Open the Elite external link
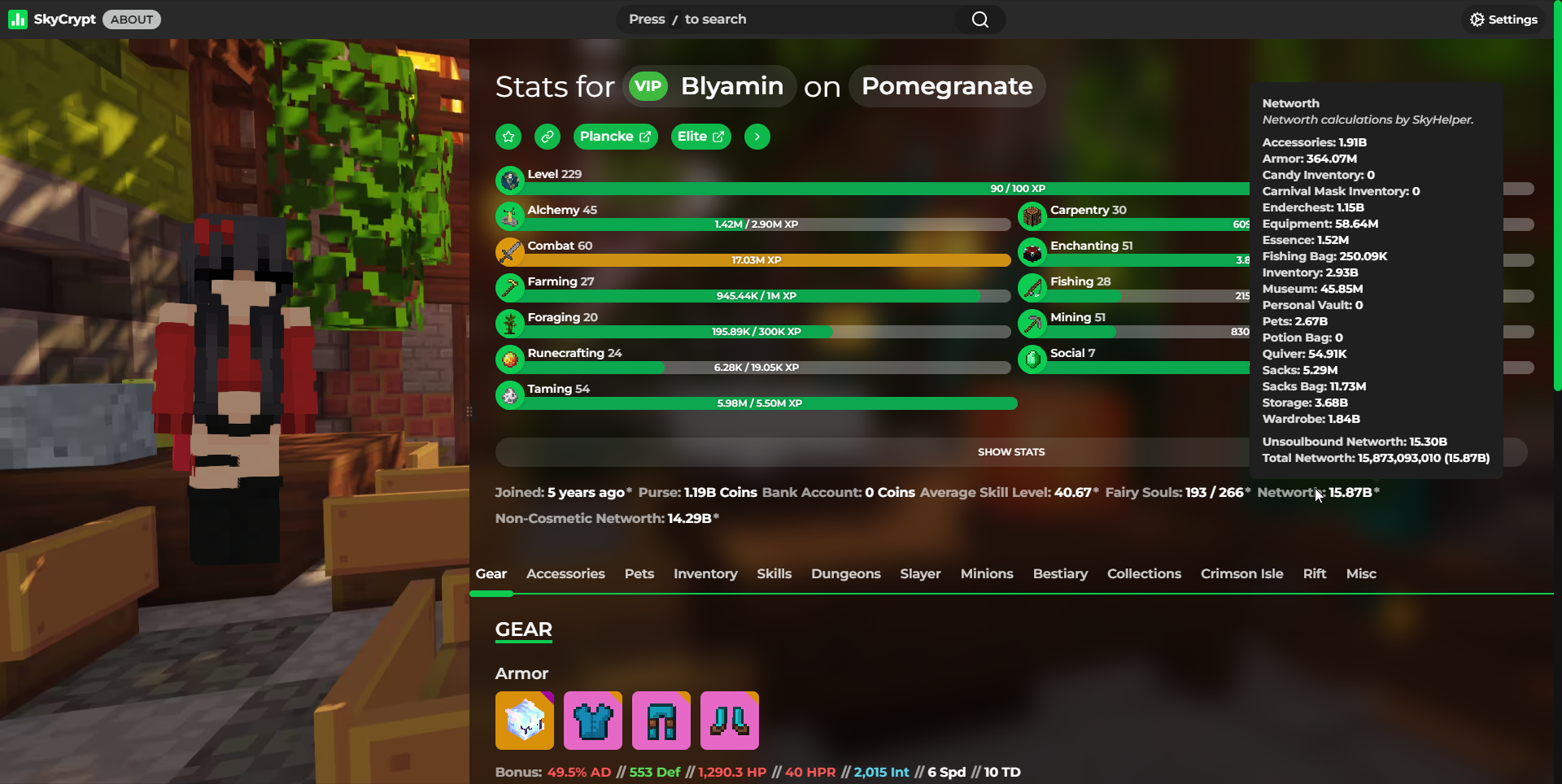The width and height of the screenshot is (1562, 784). pyautogui.click(x=700, y=137)
